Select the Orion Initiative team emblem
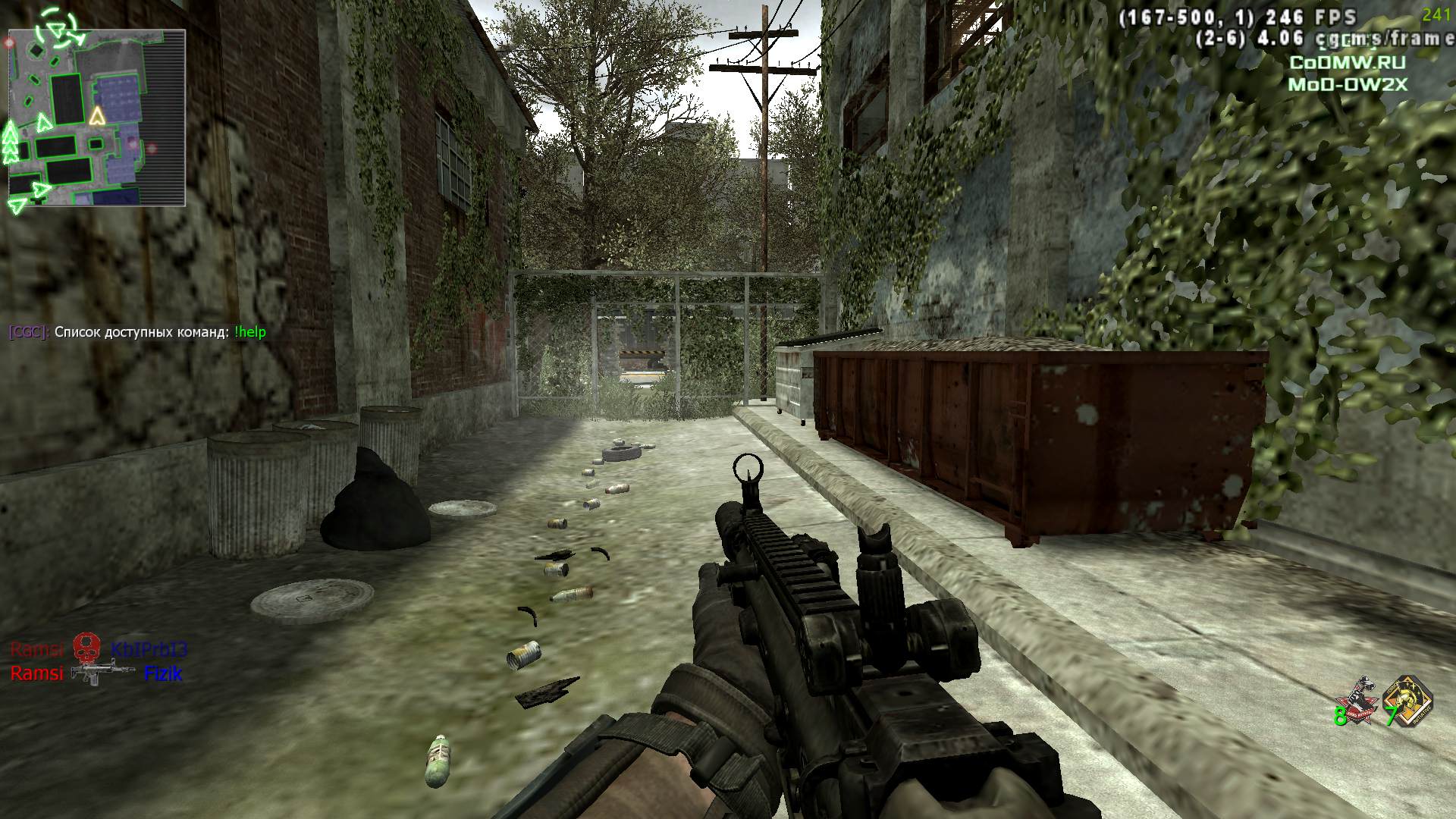 (1407, 702)
